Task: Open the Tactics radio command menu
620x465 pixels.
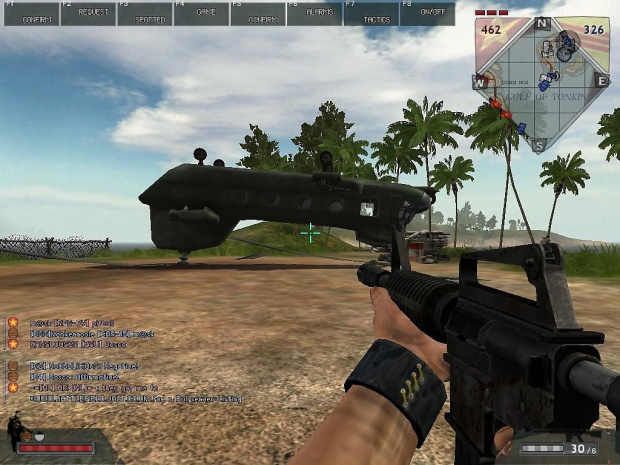Action: point(370,14)
